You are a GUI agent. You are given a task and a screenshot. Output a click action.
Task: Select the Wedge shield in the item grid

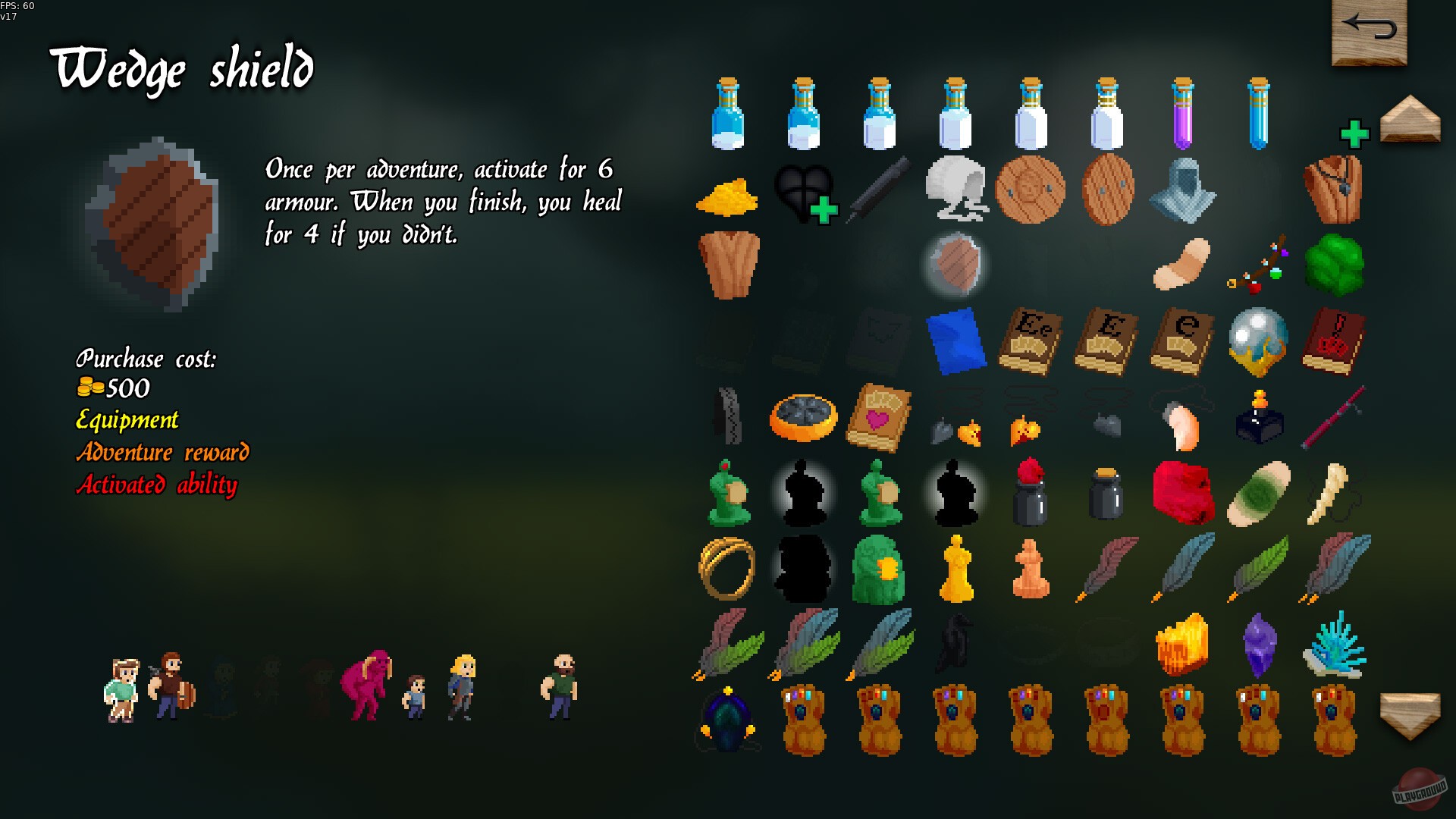[957, 262]
